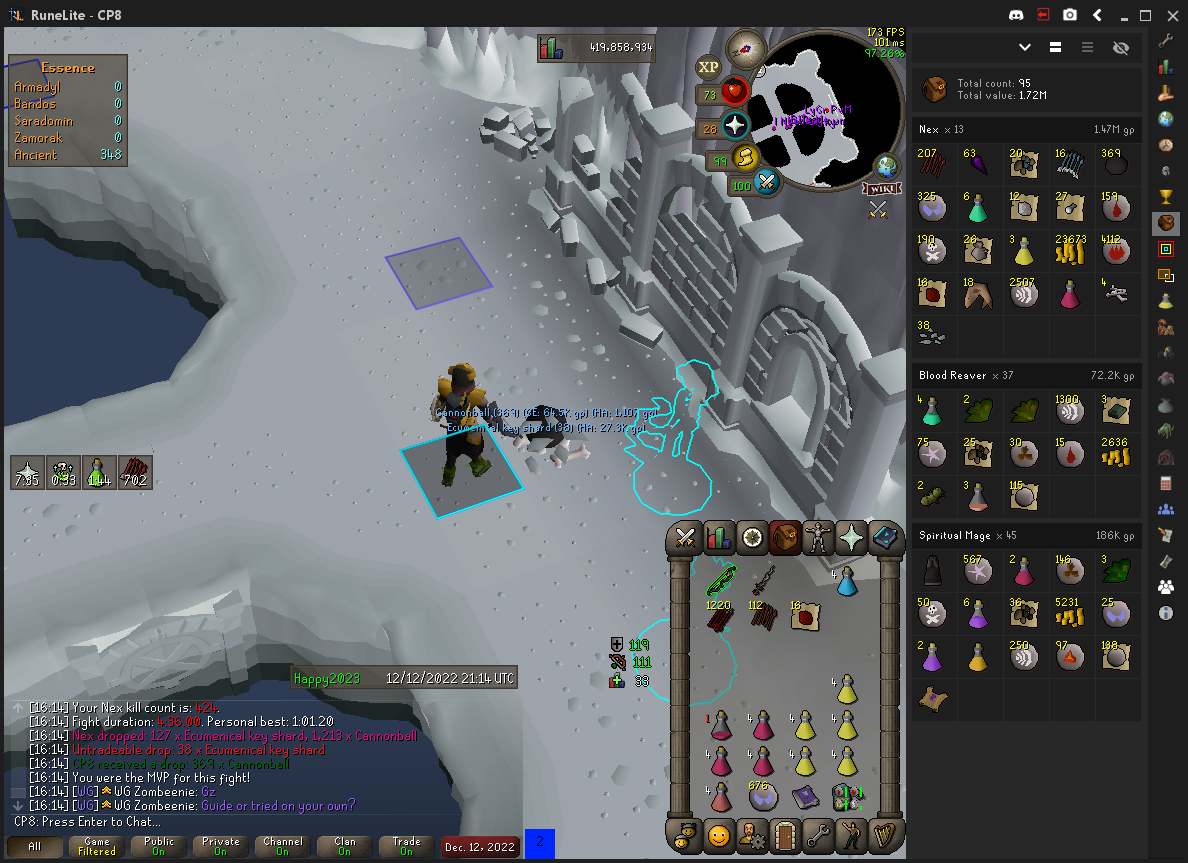Open the world map globe
Image resolution: width=1188 pixels, height=863 pixels.
point(885,166)
